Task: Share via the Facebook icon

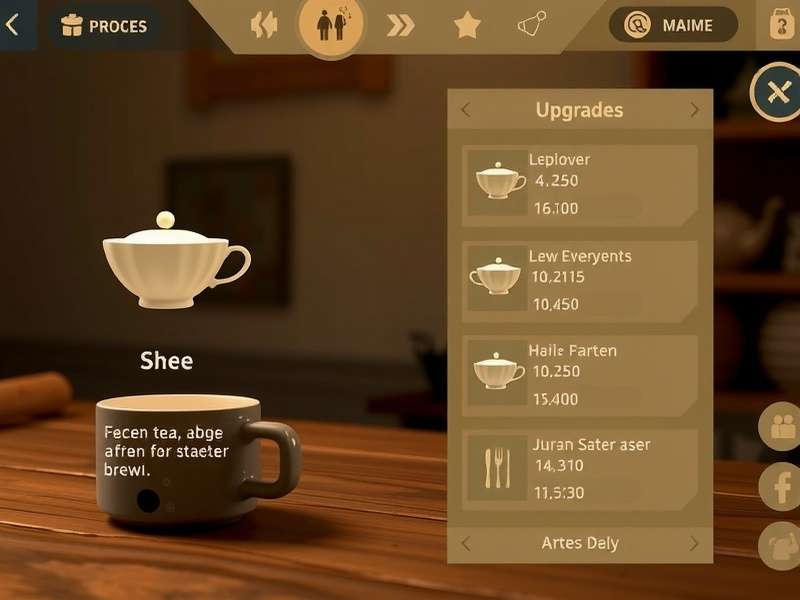Action: [781, 488]
